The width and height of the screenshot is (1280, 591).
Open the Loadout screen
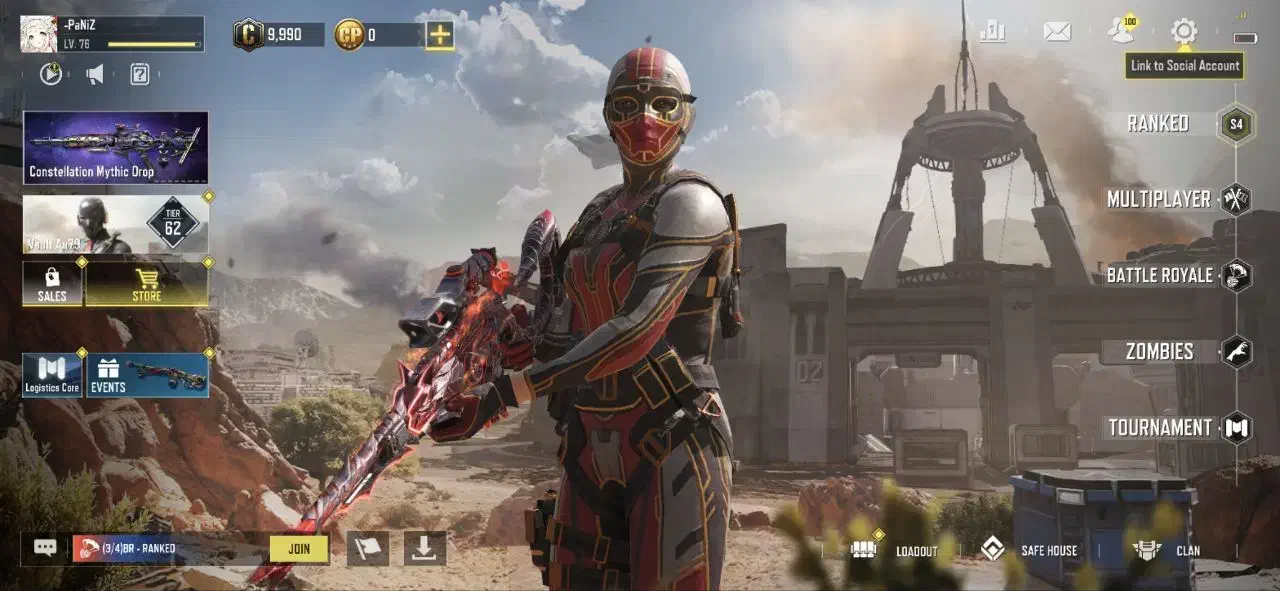click(x=896, y=550)
